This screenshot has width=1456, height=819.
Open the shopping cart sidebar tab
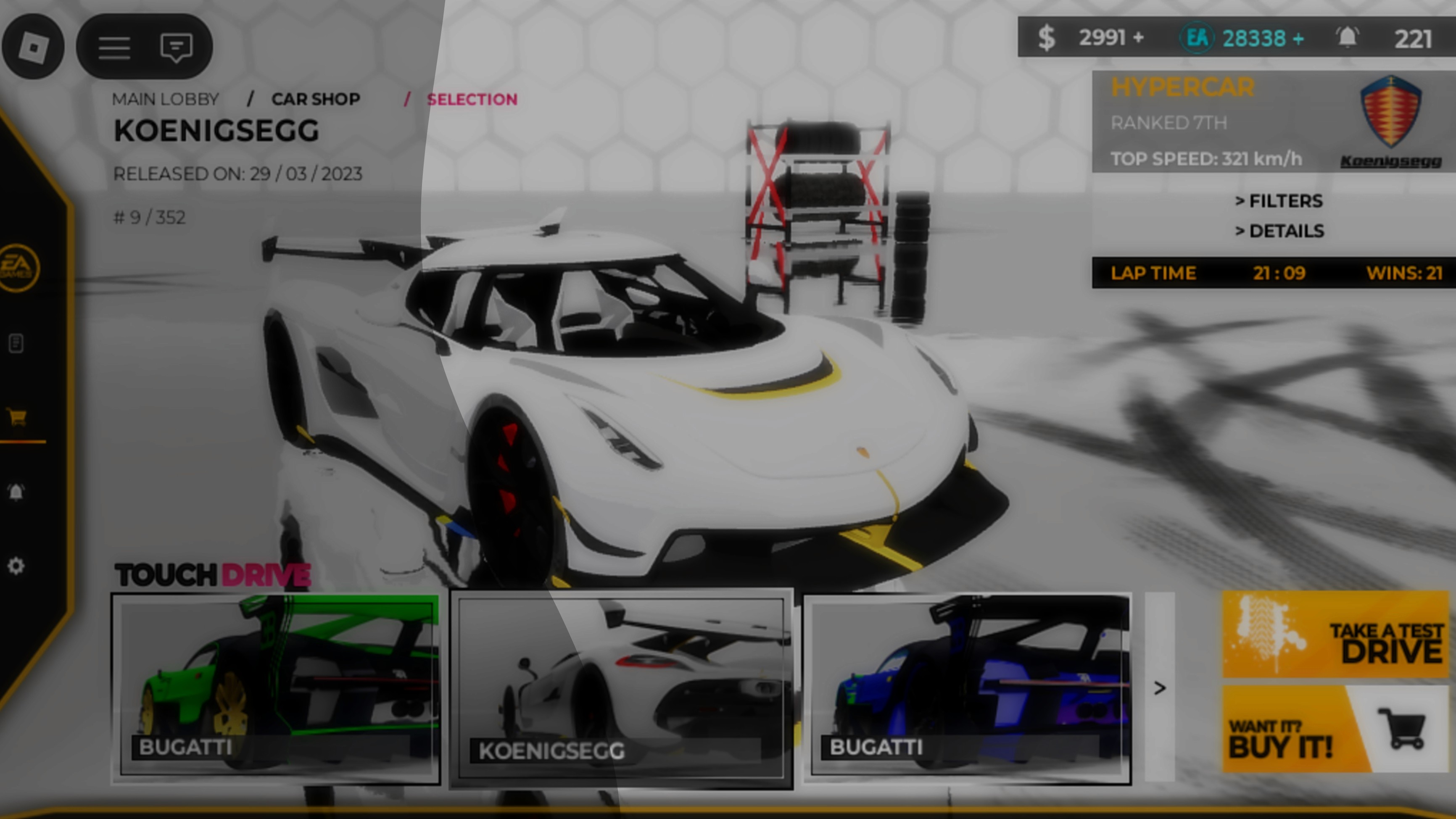coord(17,417)
